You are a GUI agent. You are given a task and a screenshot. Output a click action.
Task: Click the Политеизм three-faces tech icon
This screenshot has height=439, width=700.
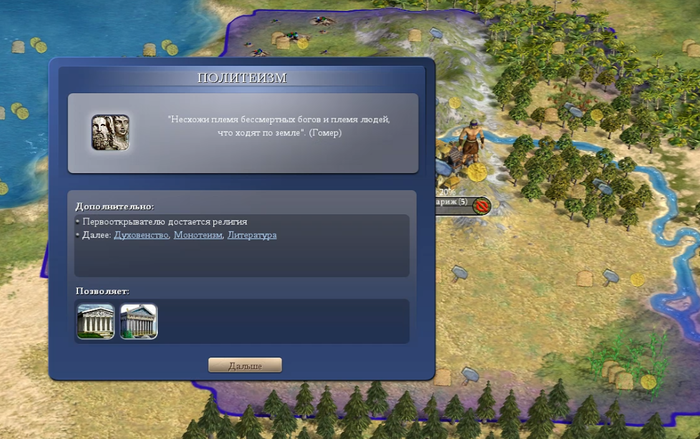point(110,133)
